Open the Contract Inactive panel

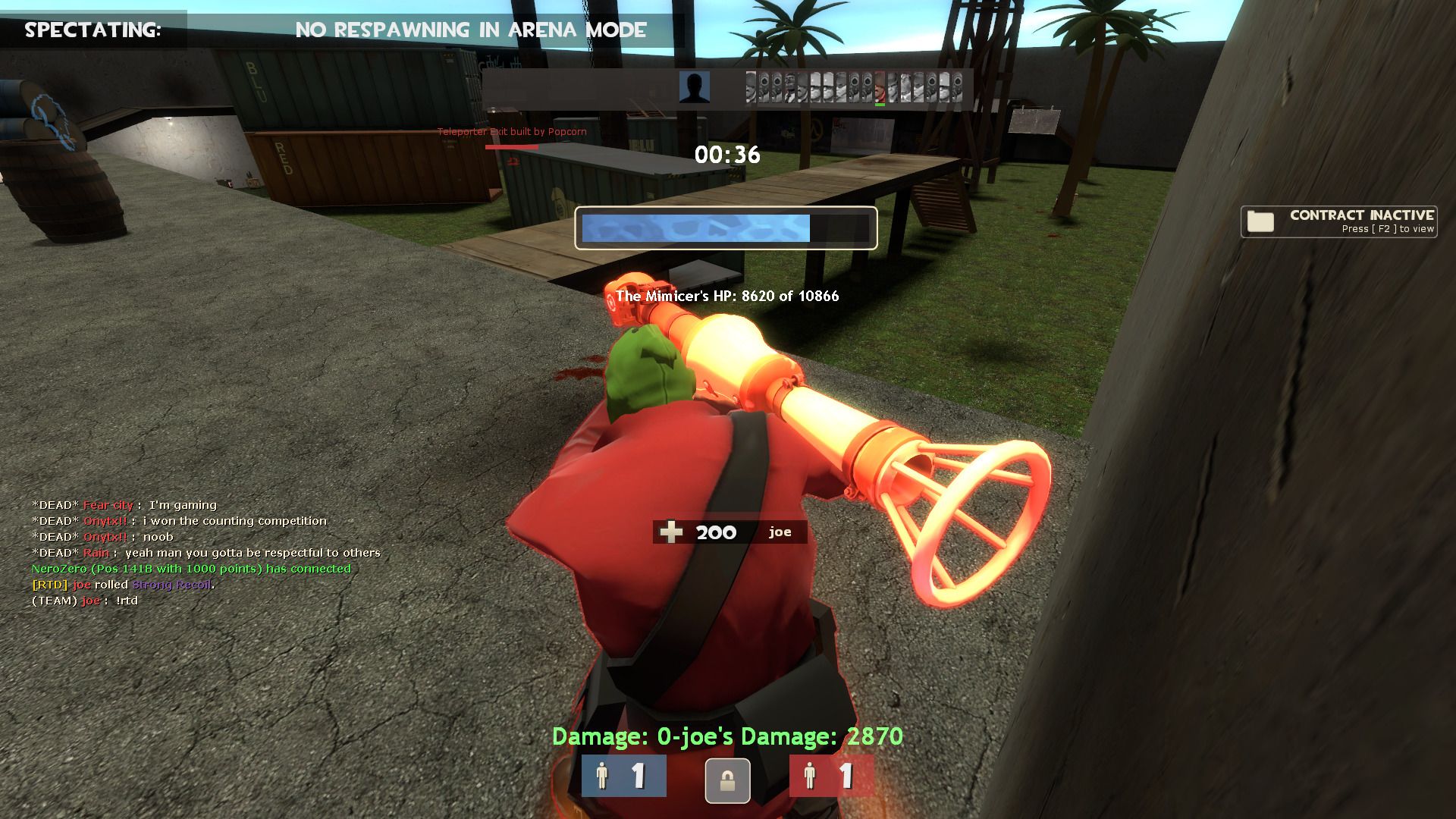1338,221
